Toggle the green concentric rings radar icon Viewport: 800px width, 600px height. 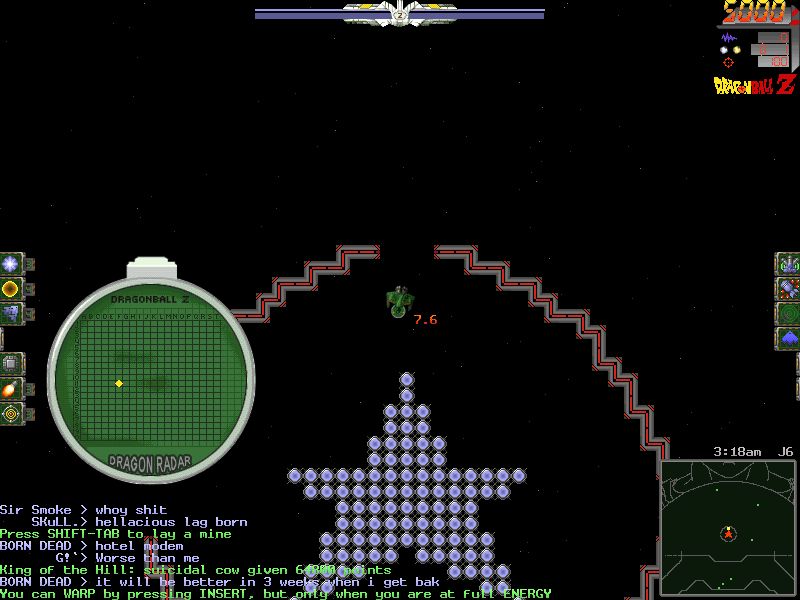(x=789, y=314)
